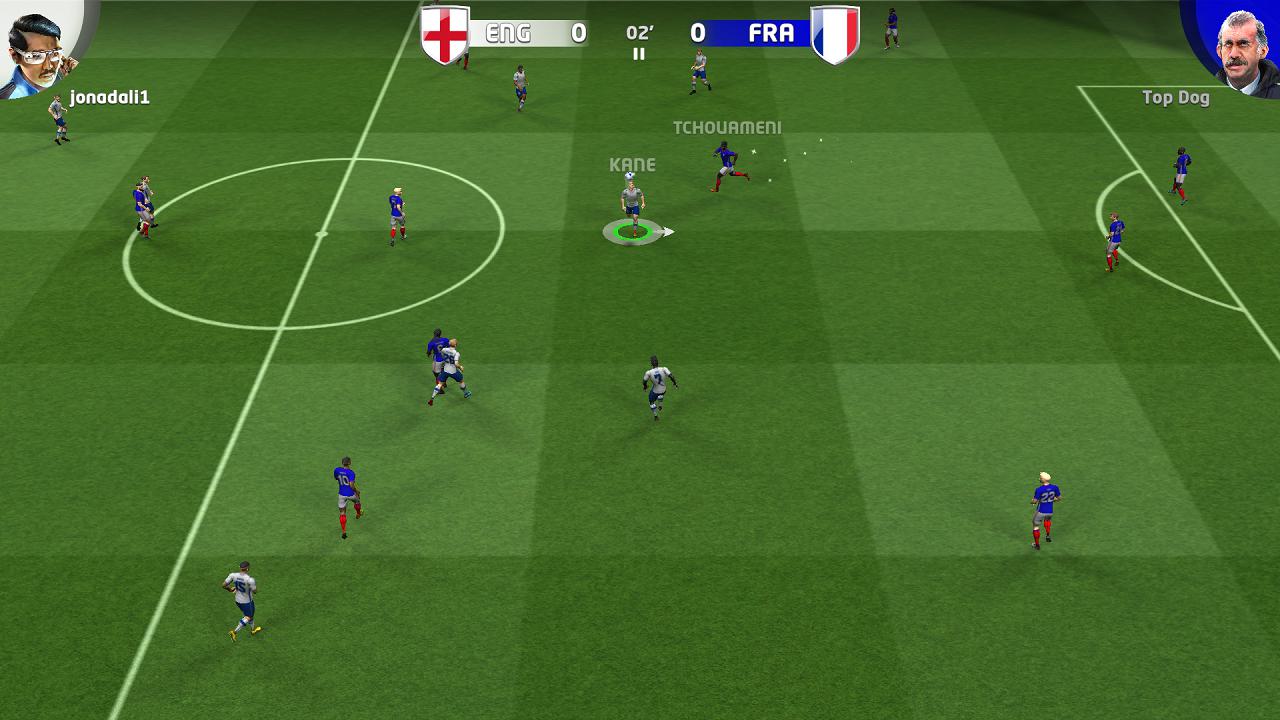Select the pause indicator under the match timer
The width and height of the screenshot is (1280, 720).
click(639, 52)
